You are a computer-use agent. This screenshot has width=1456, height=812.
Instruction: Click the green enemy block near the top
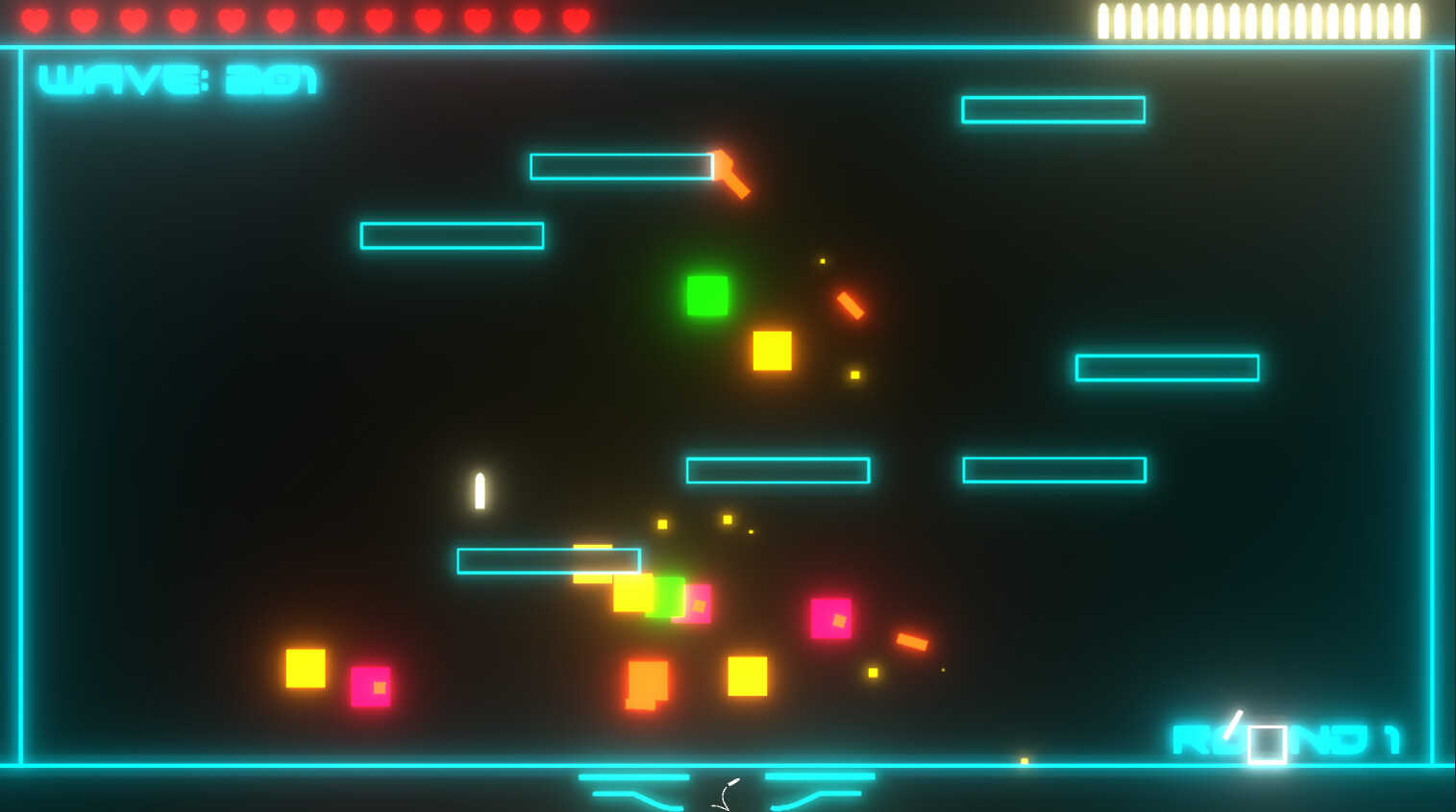point(708,296)
